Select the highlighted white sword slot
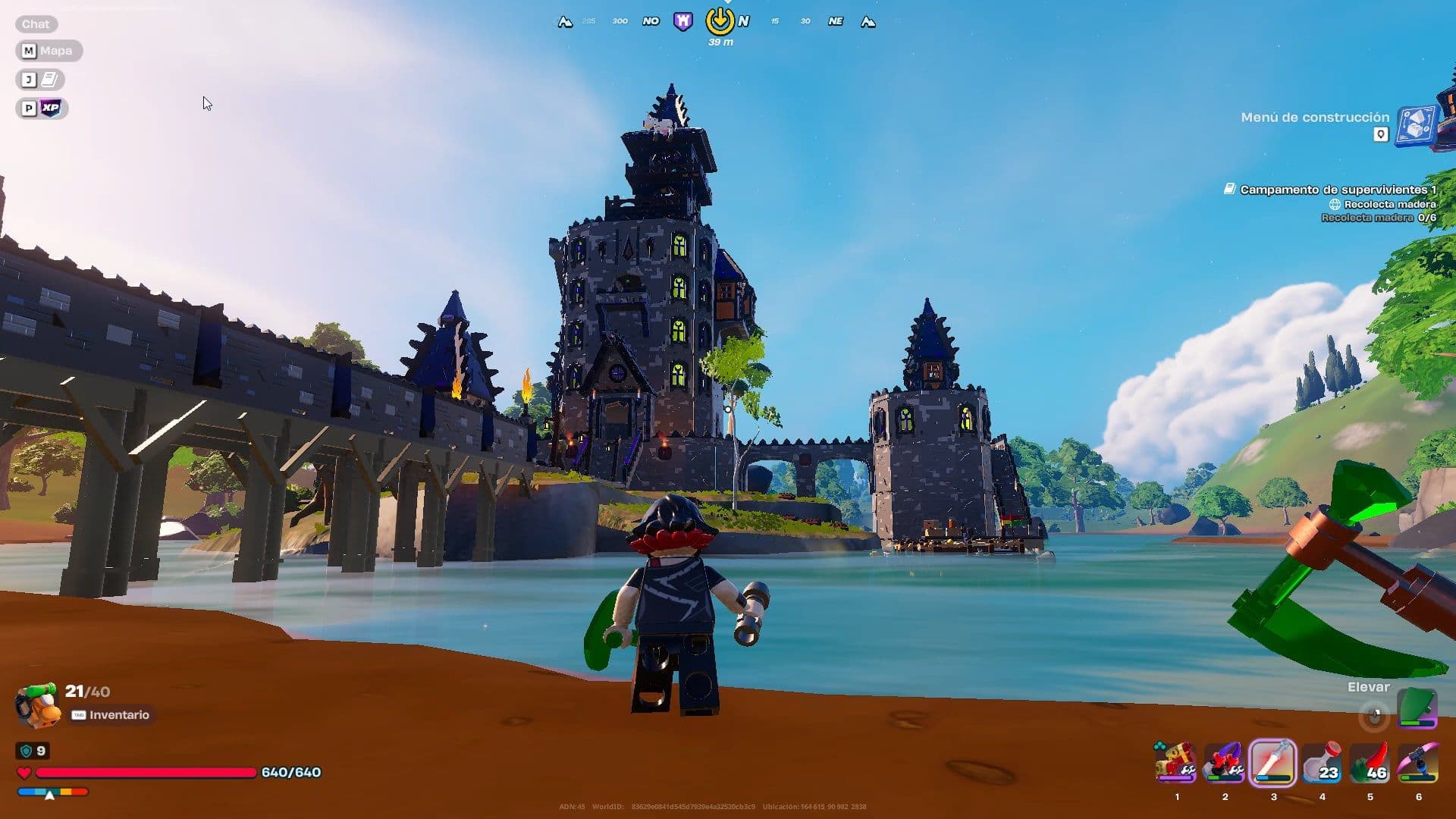 [1273, 763]
